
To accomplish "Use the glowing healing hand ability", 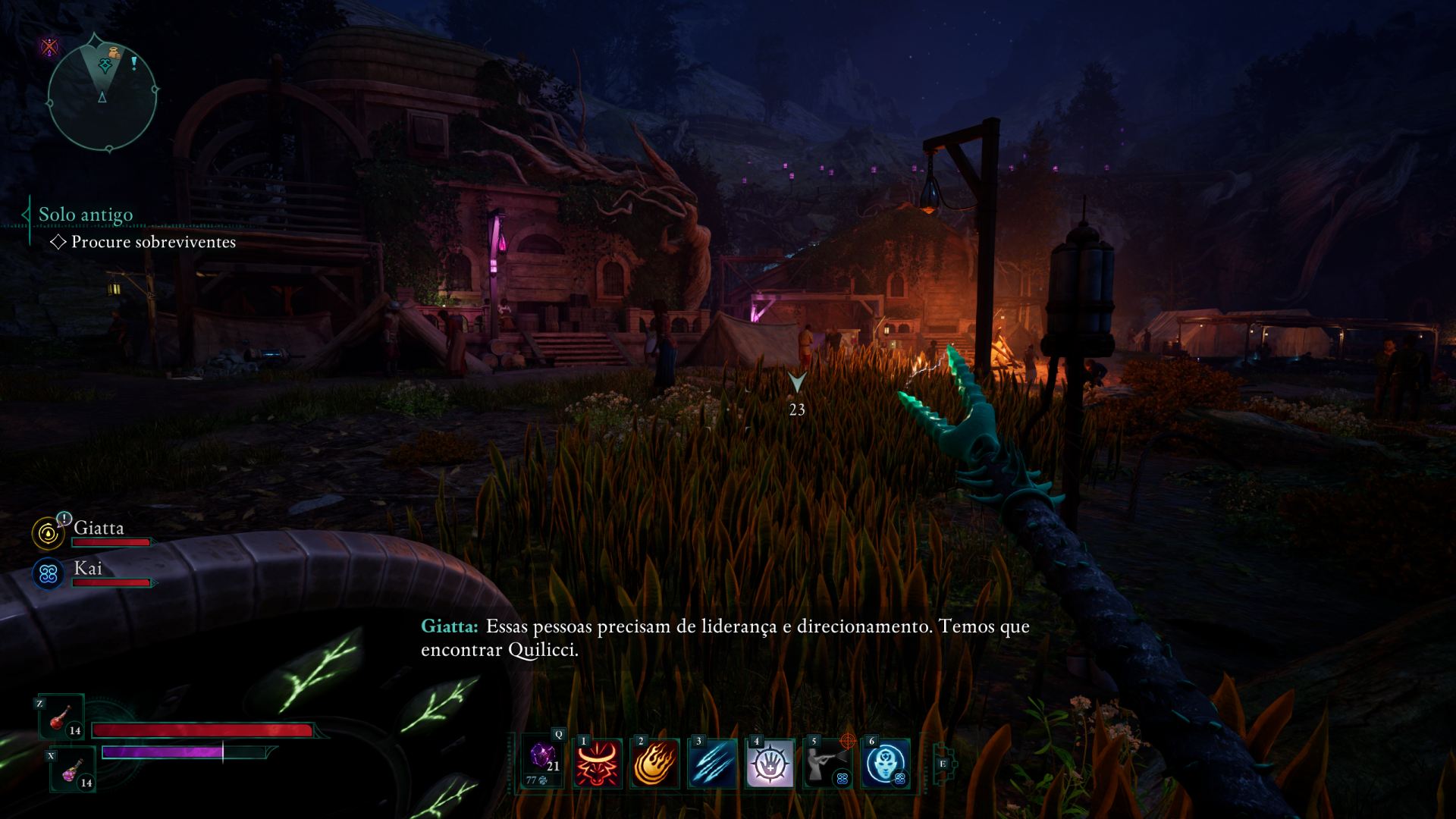I will (x=770, y=763).
